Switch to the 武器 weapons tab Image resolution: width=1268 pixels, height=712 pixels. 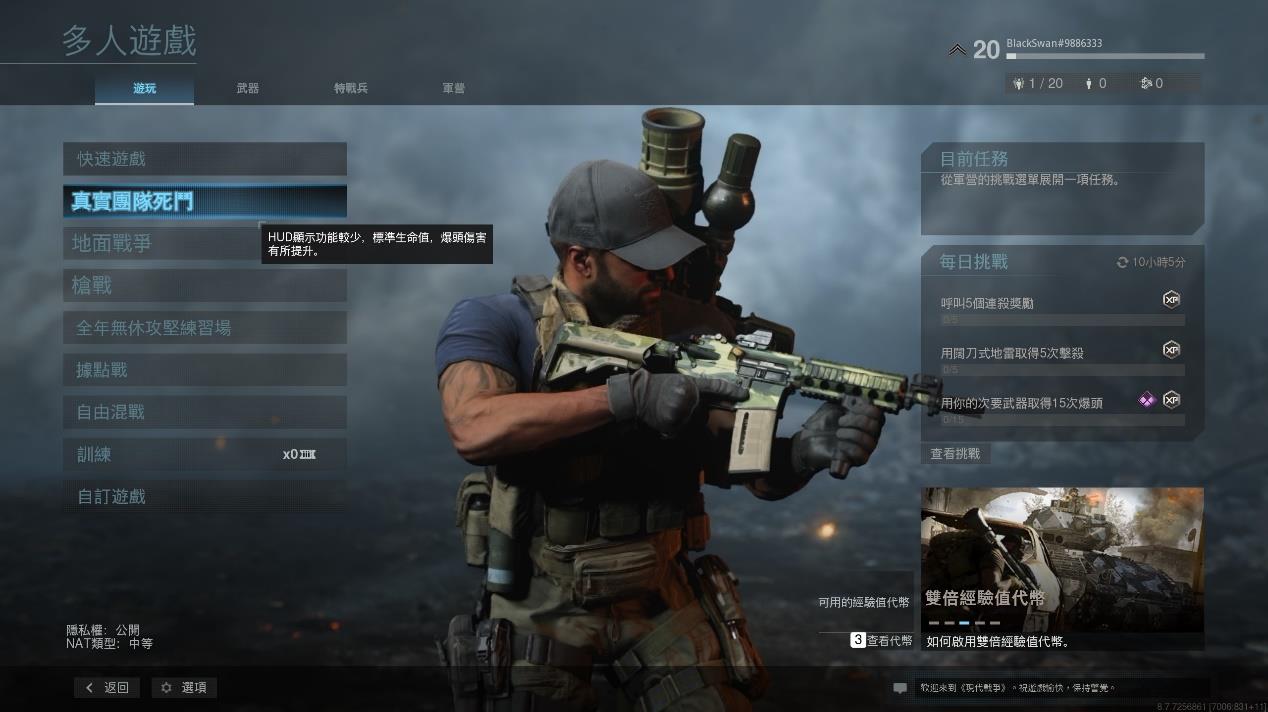point(248,88)
